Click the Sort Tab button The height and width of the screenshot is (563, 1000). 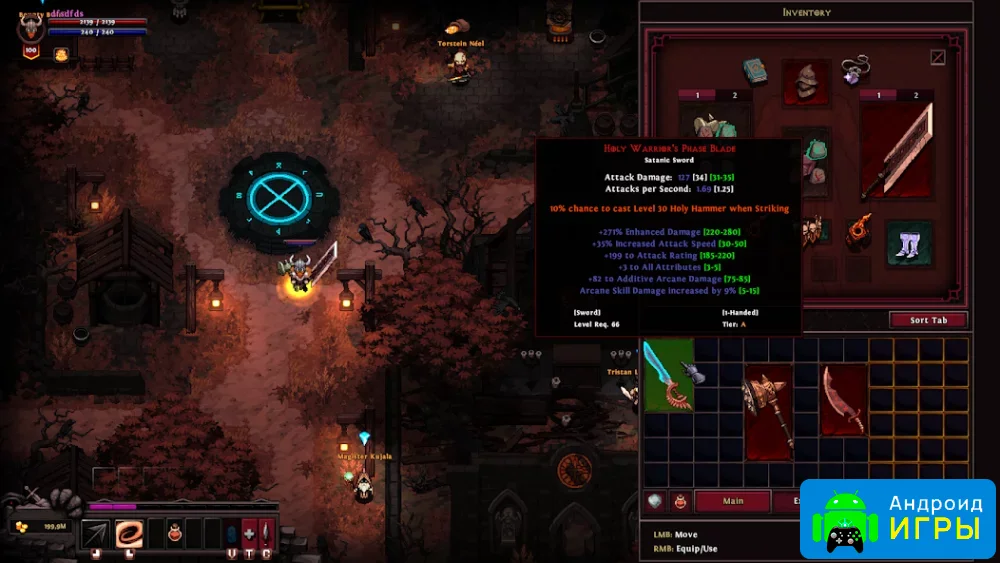pos(927,320)
